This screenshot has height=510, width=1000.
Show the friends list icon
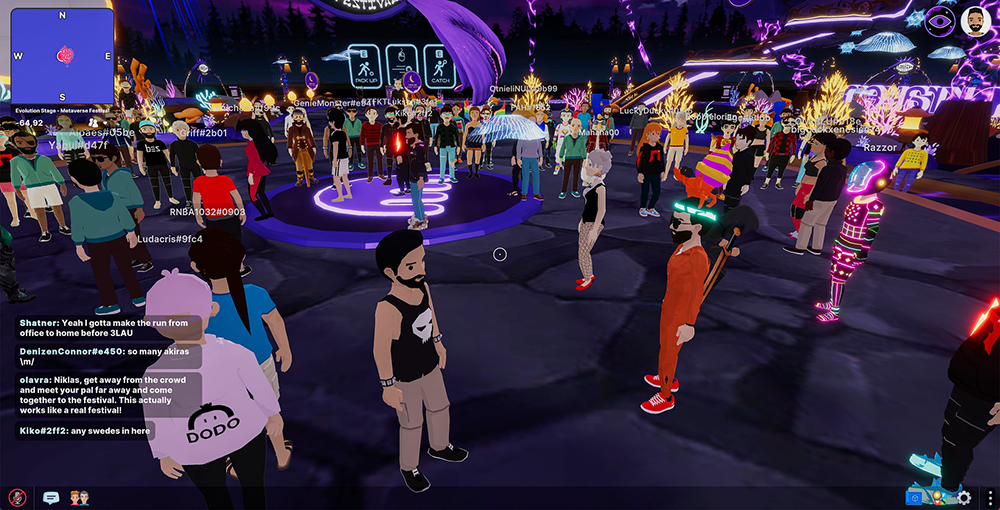pos(79,497)
